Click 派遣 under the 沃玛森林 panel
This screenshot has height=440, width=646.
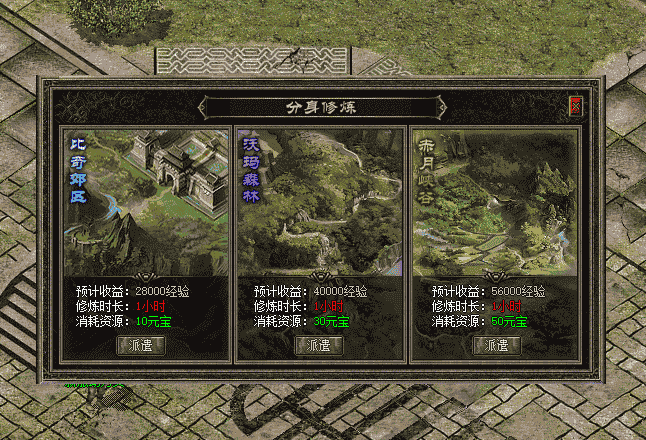coord(319,345)
